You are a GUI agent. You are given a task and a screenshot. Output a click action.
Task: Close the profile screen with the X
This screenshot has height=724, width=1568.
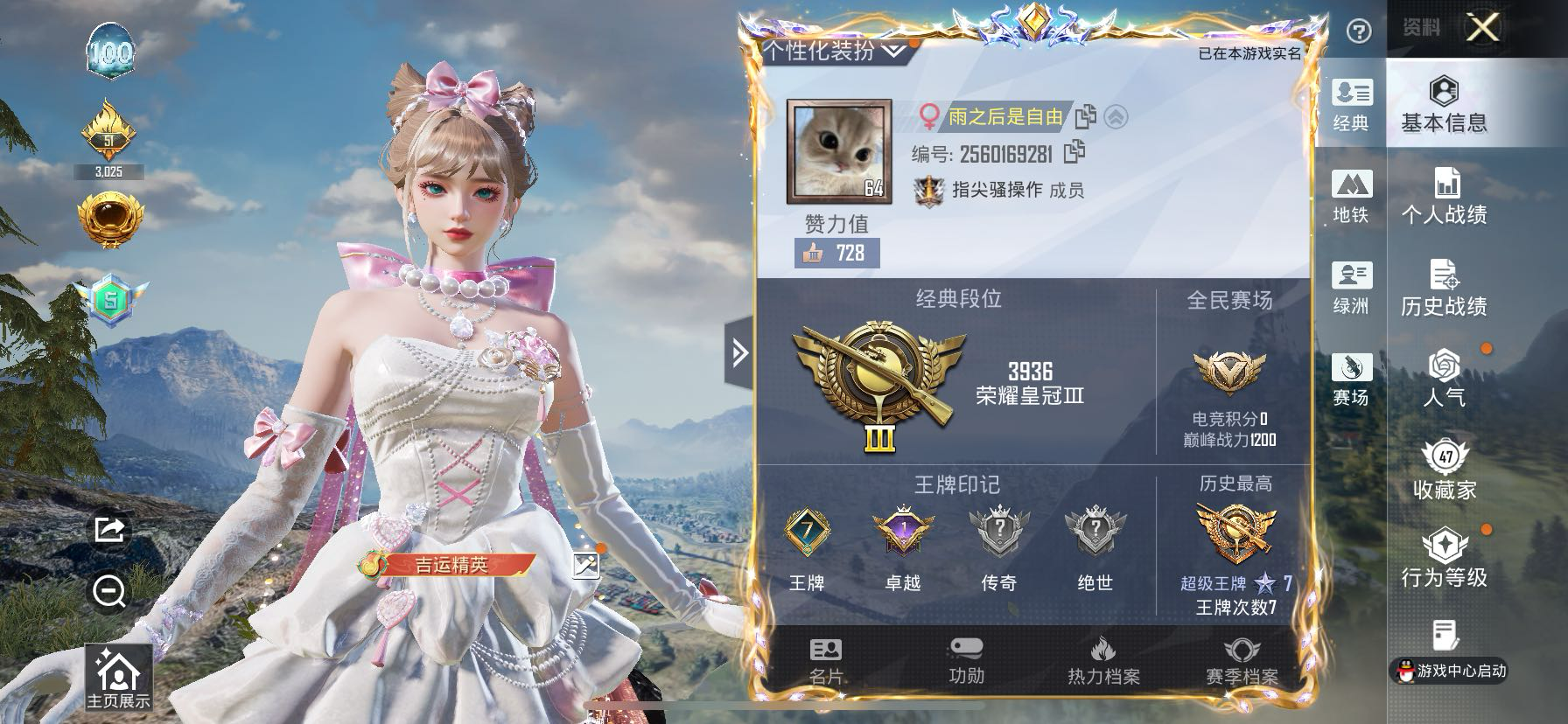click(1482, 28)
